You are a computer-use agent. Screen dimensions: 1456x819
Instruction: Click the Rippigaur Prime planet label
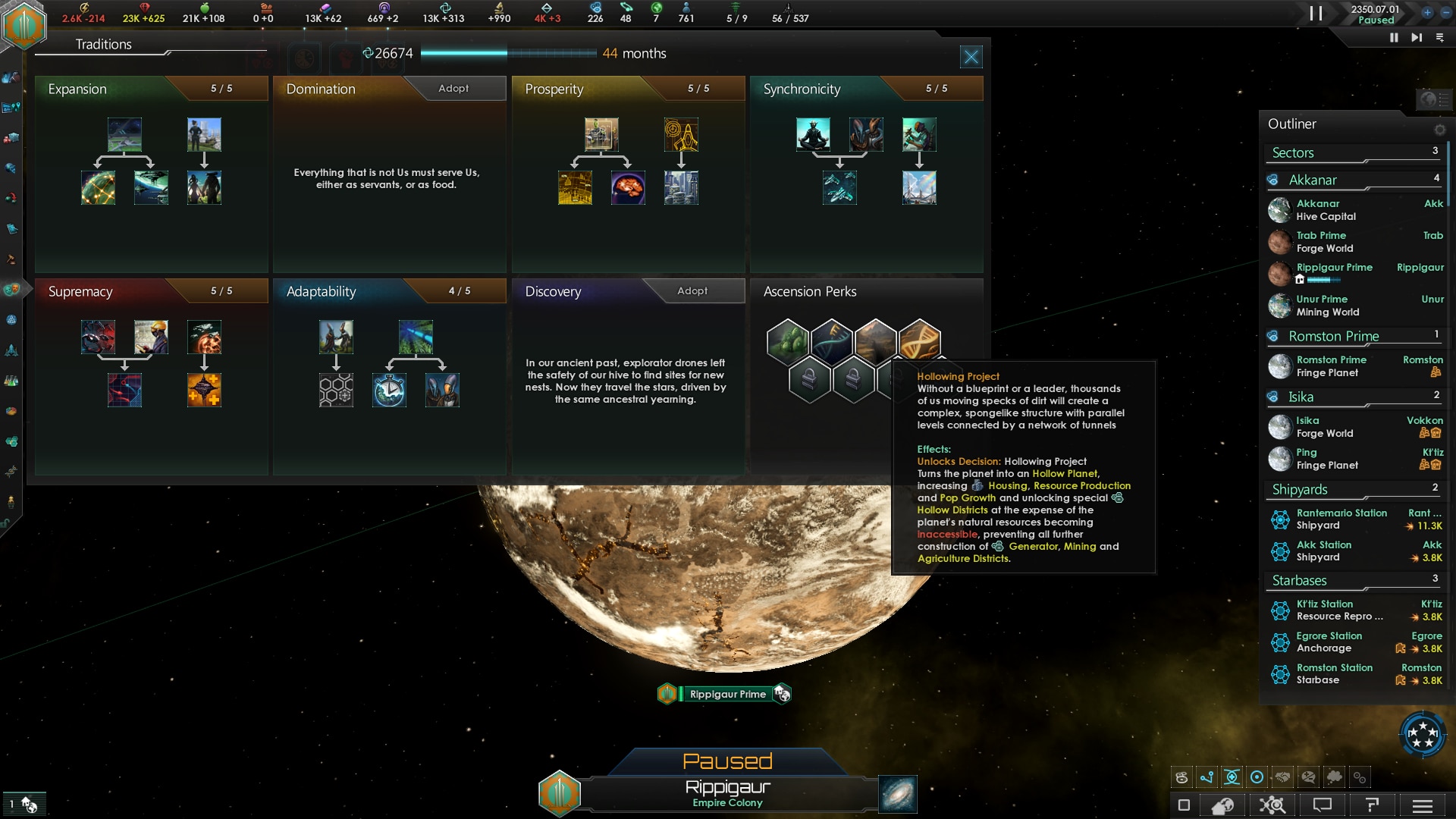(x=727, y=694)
